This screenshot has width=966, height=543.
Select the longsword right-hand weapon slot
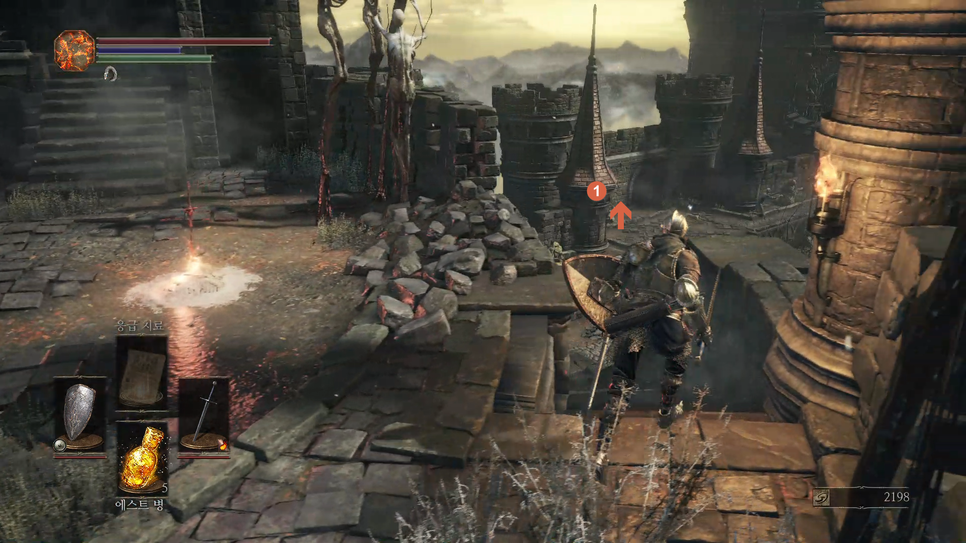click(x=204, y=414)
